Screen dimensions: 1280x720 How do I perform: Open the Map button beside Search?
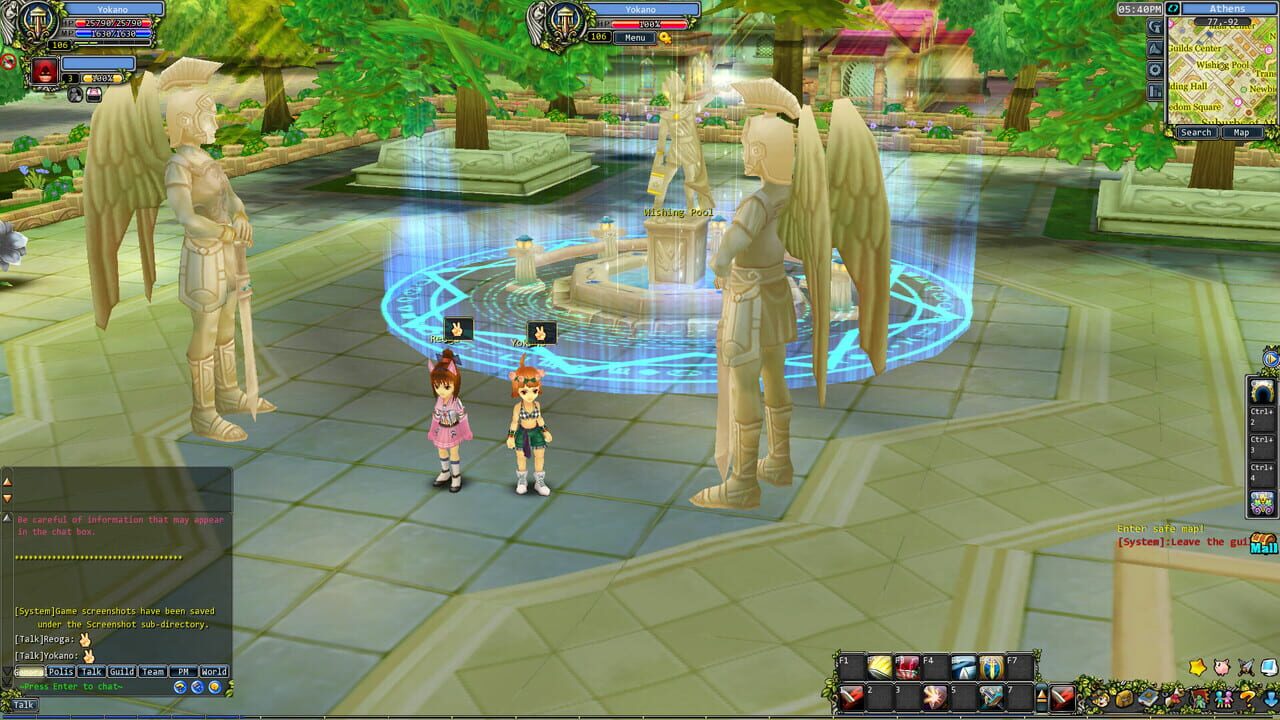(x=1242, y=132)
